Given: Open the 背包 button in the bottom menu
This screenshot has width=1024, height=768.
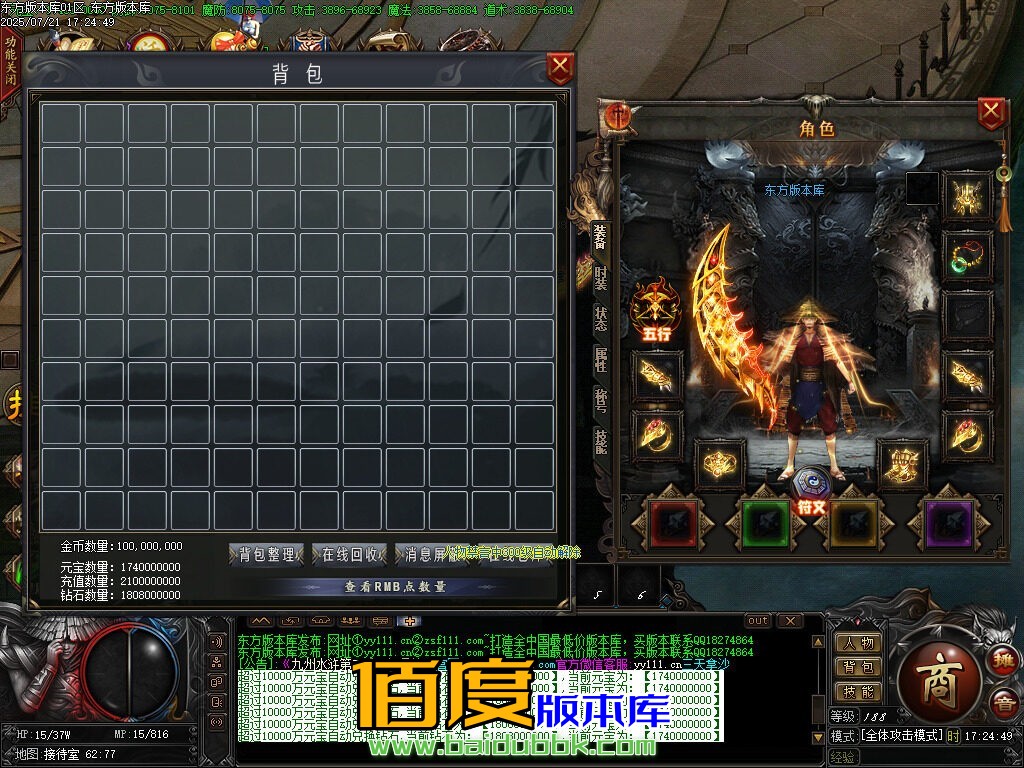Looking at the screenshot, I should (x=858, y=667).
